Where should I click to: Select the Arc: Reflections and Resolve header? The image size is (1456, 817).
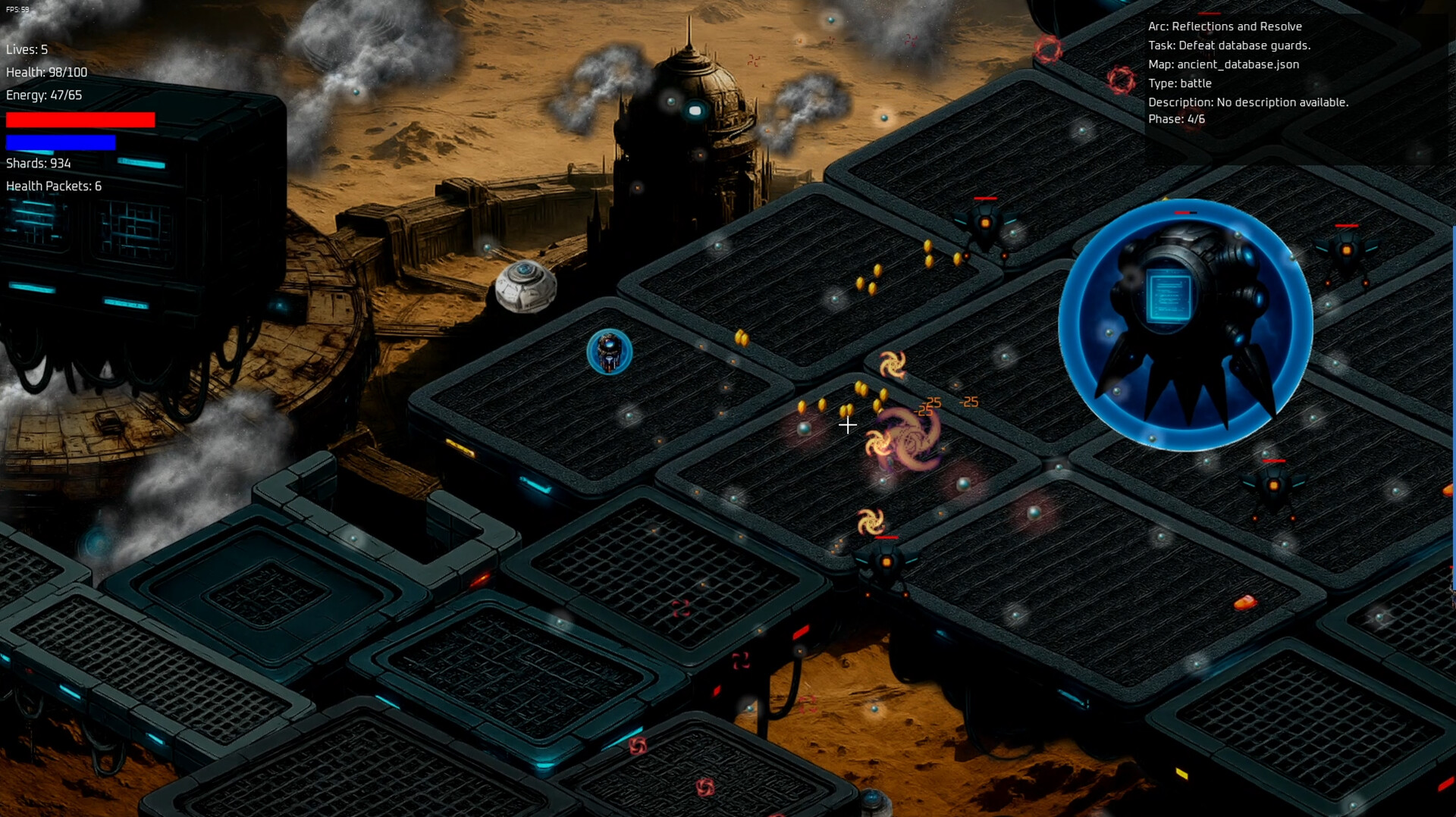(1225, 27)
